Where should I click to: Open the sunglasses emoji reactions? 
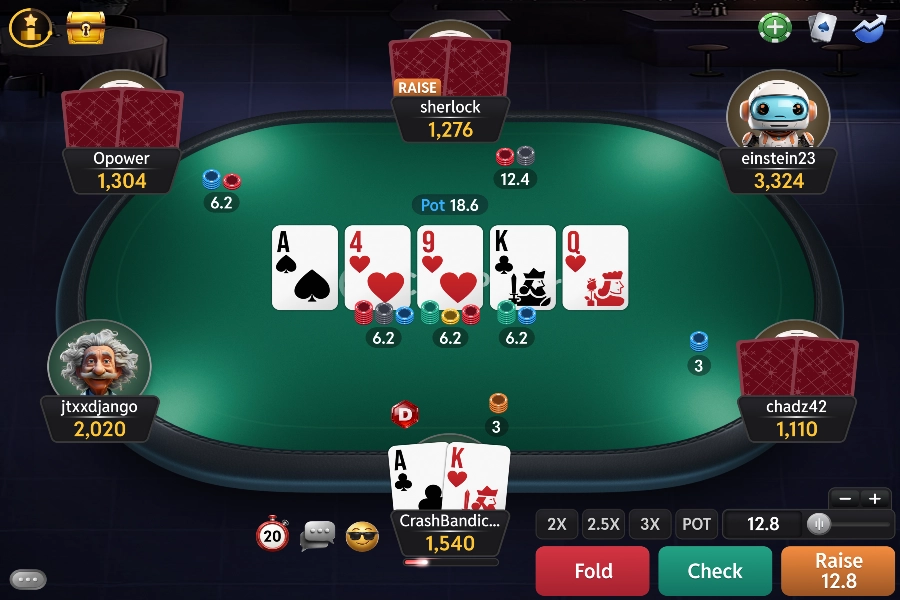pyautogui.click(x=362, y=536)
